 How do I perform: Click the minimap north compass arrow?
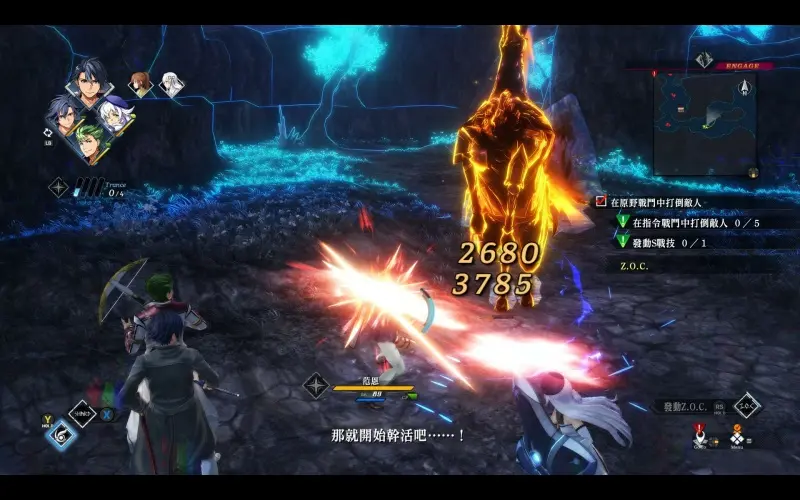pos(743,88)
